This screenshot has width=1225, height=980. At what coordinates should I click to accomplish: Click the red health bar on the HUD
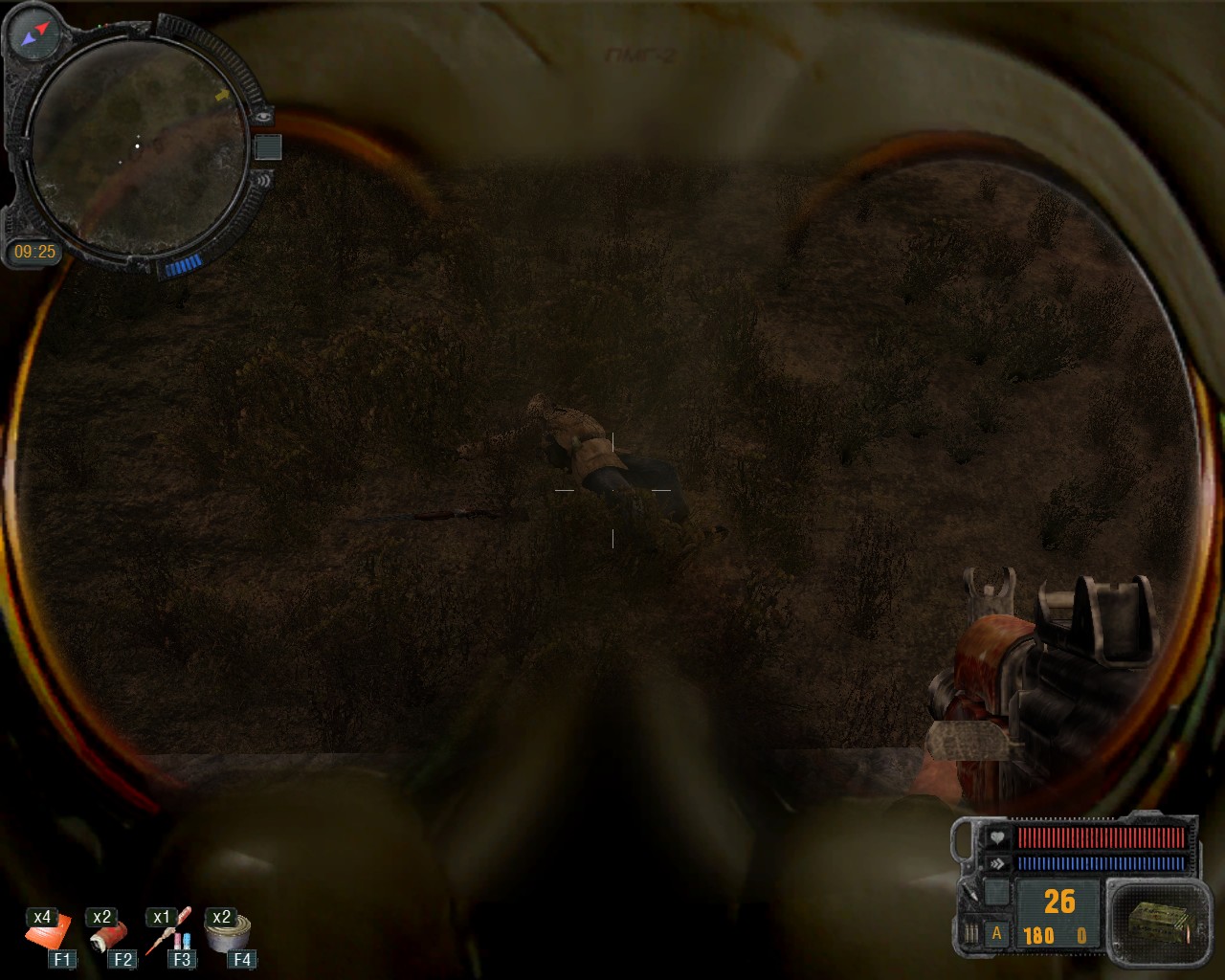1100,838
